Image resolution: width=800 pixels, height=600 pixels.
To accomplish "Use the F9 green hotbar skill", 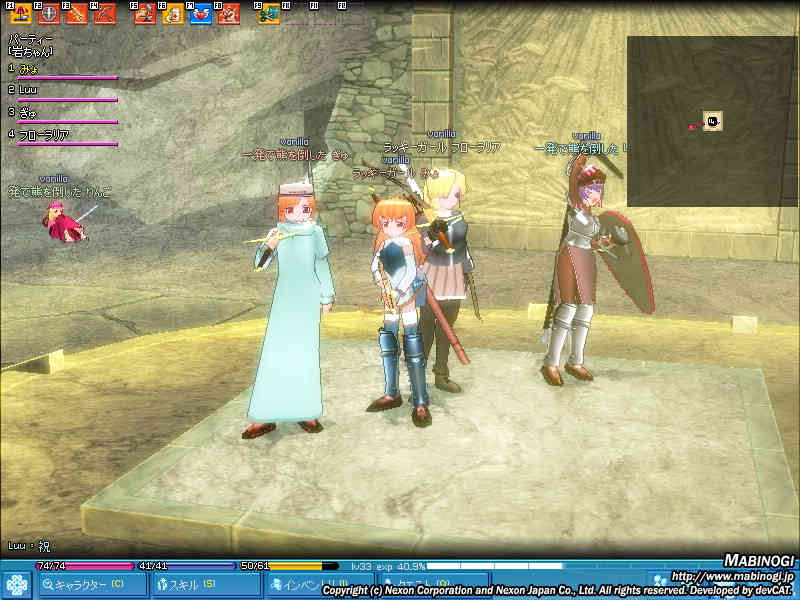I will [269, 14].
